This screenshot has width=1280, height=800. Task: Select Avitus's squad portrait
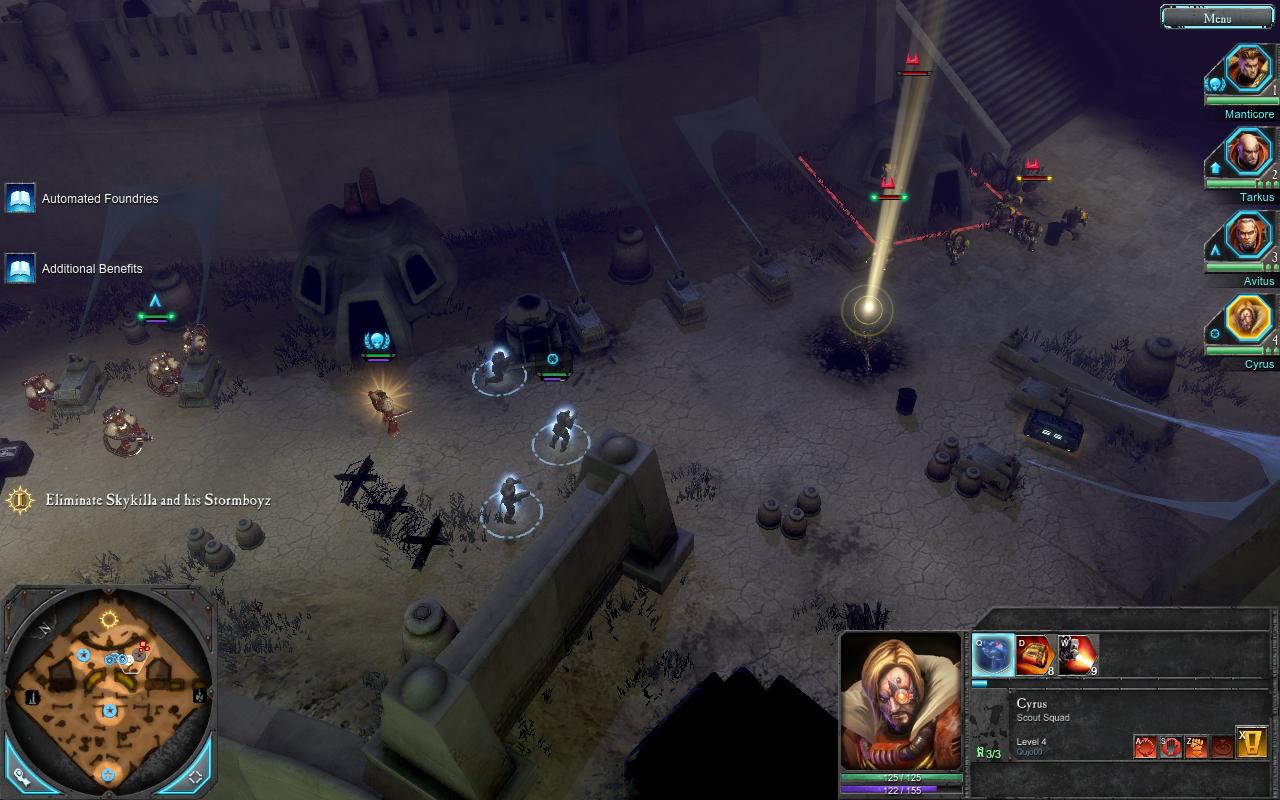tap(1248, 237)
